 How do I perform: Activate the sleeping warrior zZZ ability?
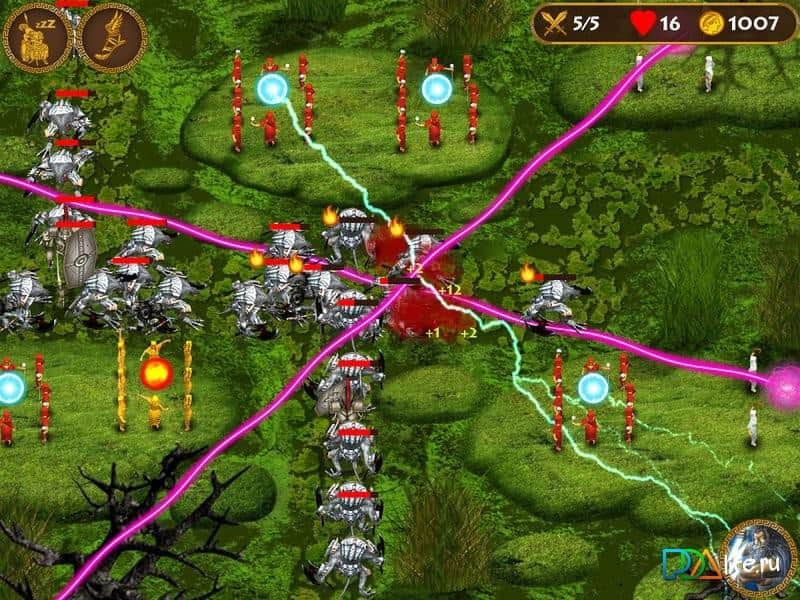coord(37,38)
